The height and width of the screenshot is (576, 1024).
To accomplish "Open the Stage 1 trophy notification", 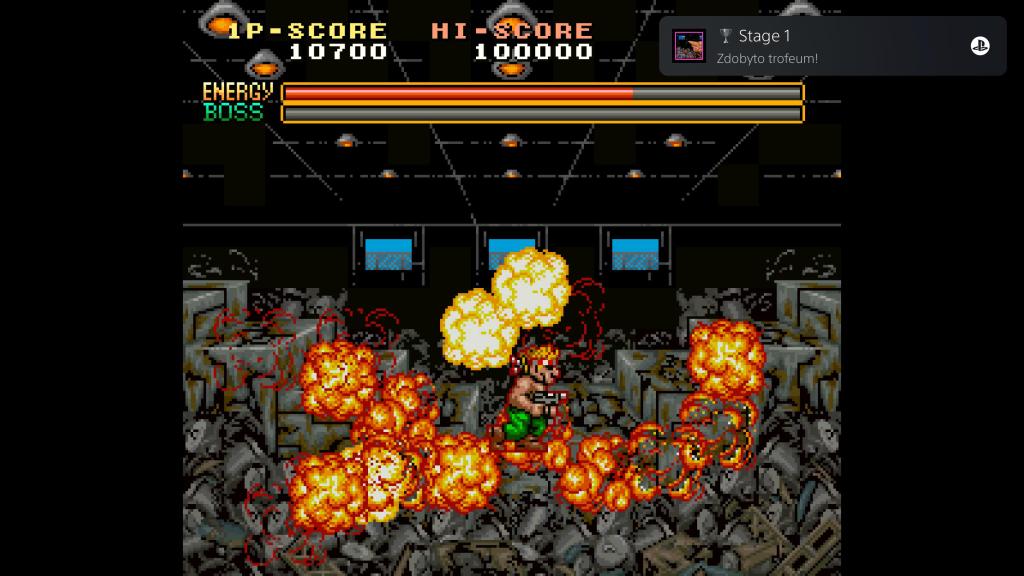I will [x=834, y=46].
